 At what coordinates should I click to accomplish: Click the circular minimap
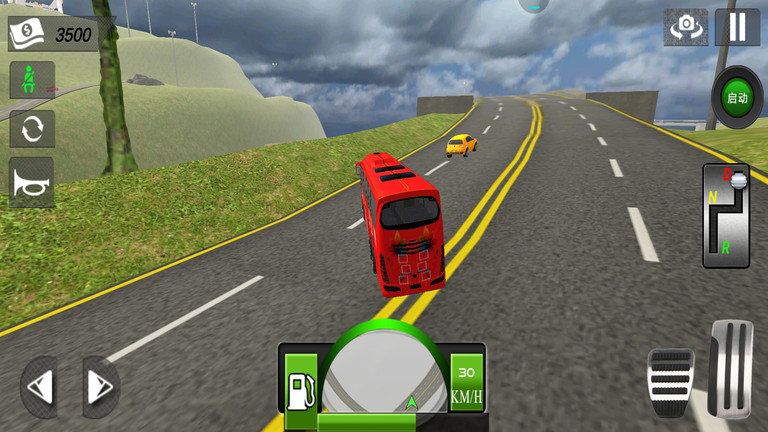coord(383,375)
